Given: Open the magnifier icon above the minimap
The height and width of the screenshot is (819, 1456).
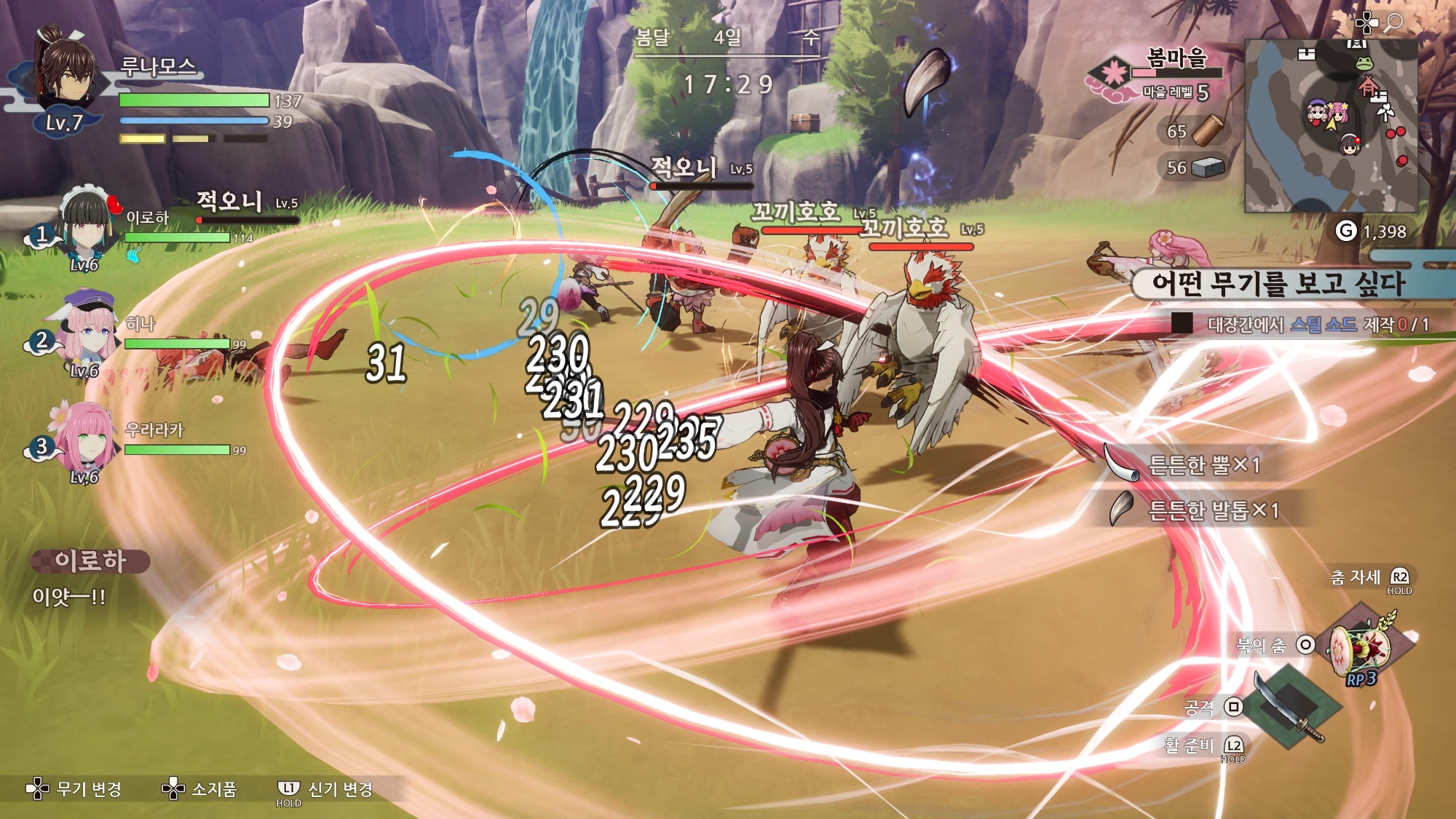Looking at the screenshot, I should tap(1393, 23).
